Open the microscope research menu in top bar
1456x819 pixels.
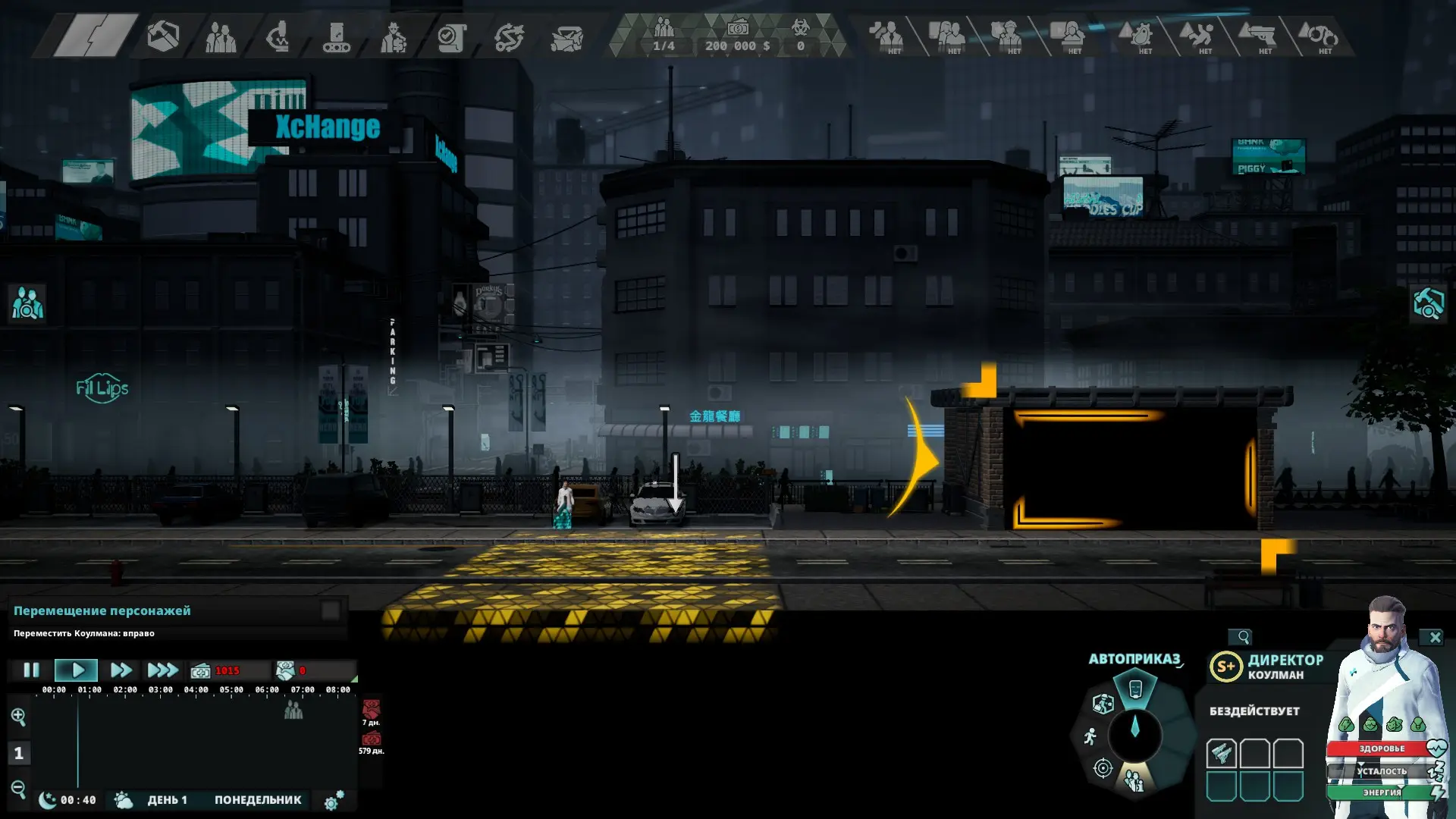pos(278,36)
